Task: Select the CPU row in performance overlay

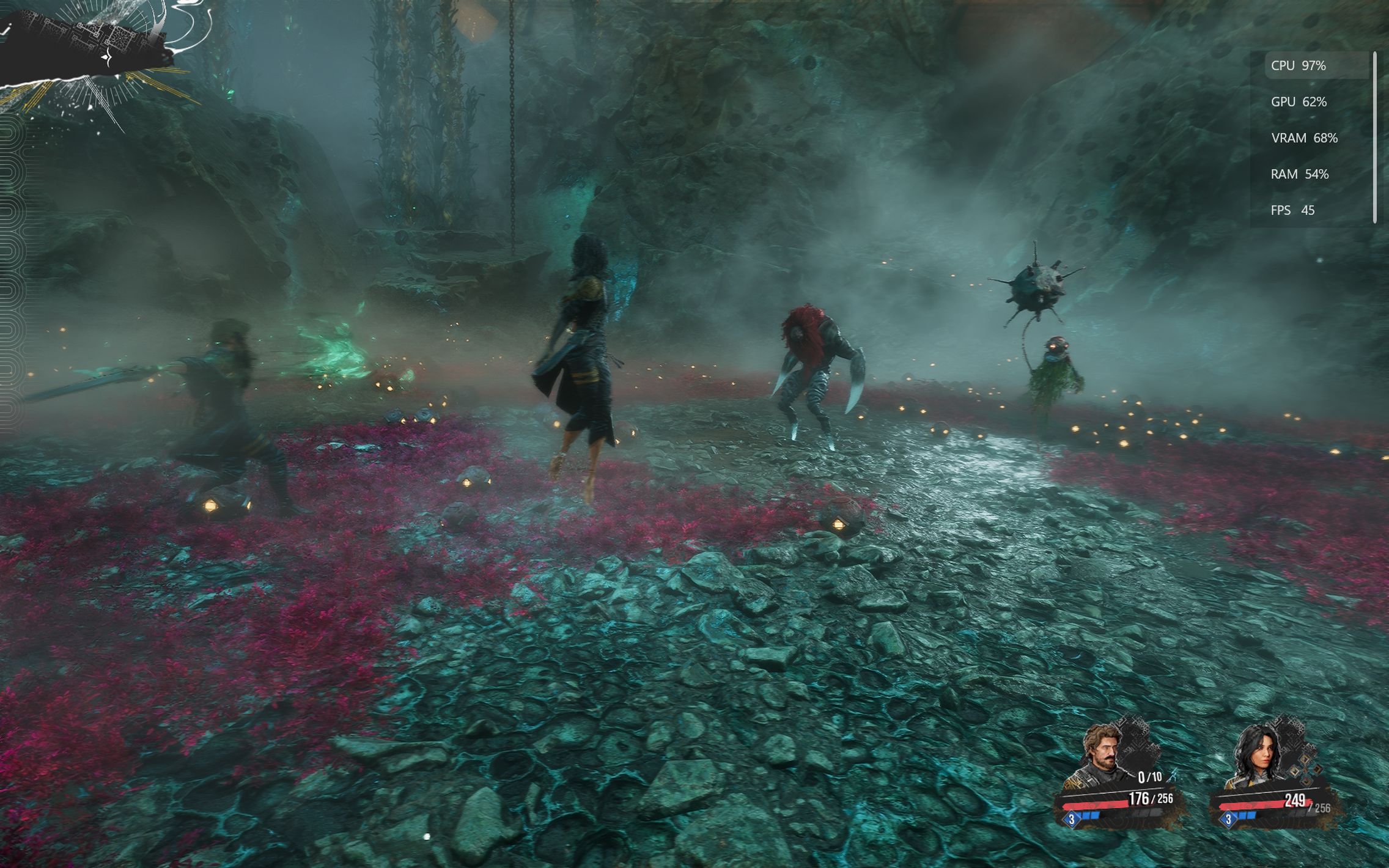Action: coord(1314,66)
